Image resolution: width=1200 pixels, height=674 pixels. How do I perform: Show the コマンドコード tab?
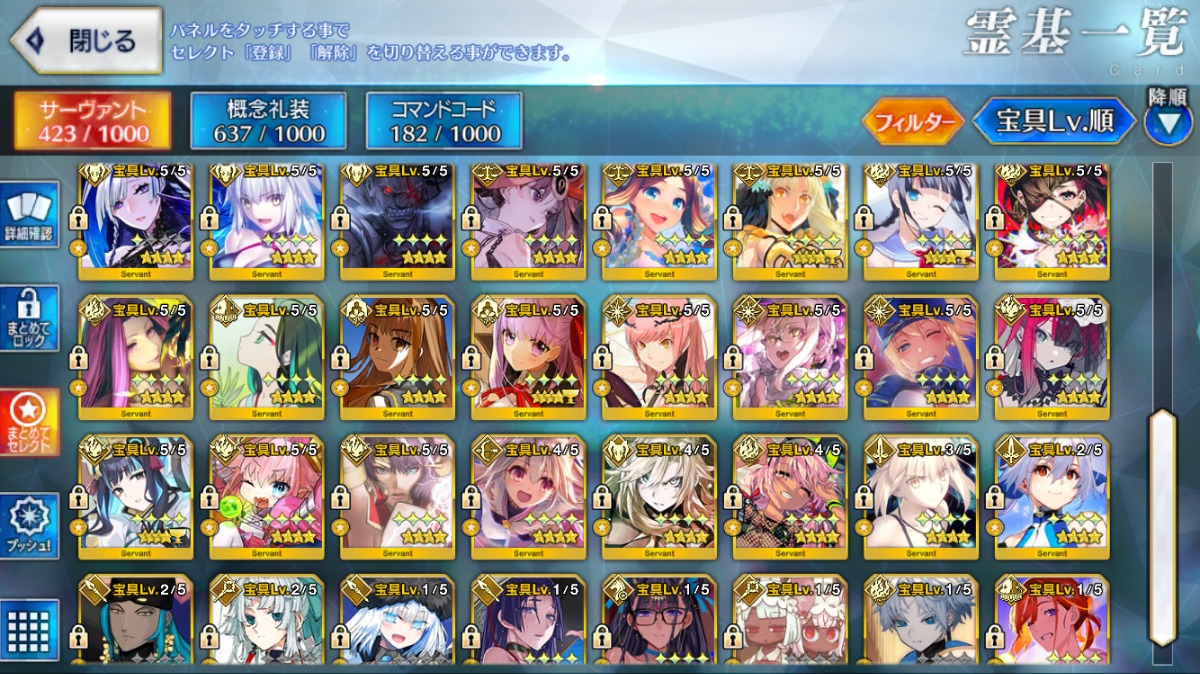[x=444, y=121]
